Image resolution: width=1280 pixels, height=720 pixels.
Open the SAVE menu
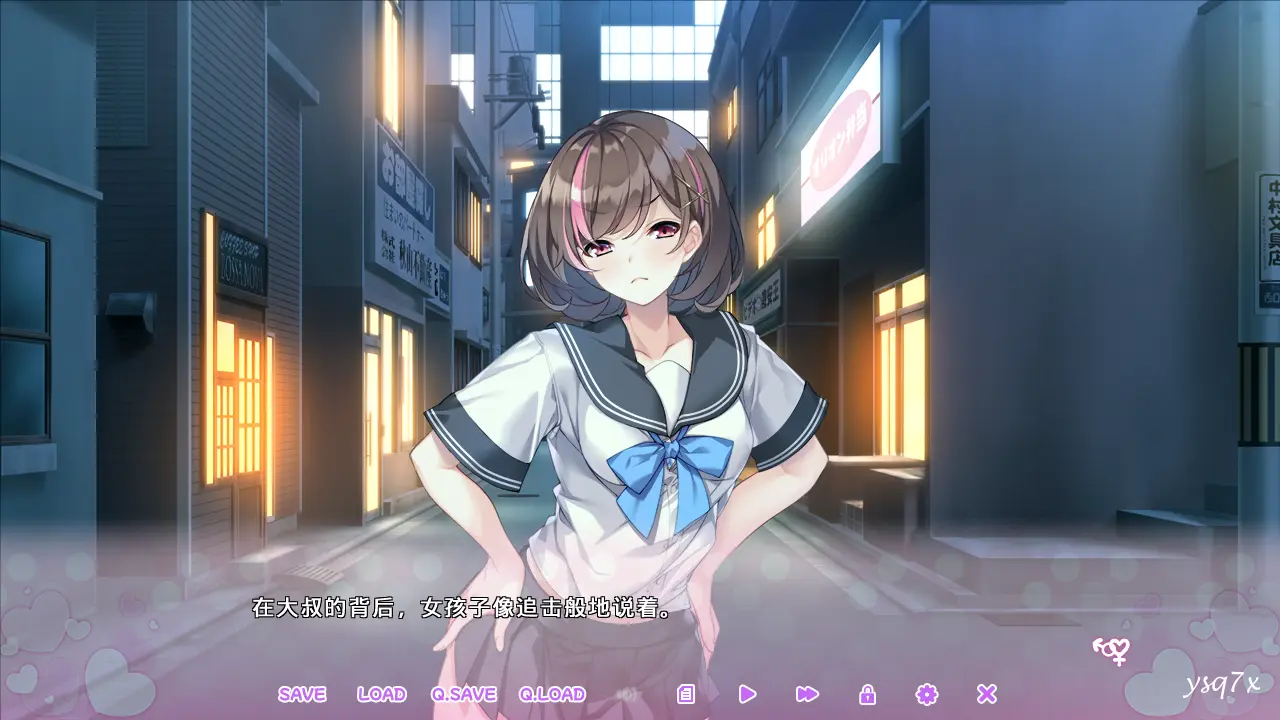tap(302, 694)
